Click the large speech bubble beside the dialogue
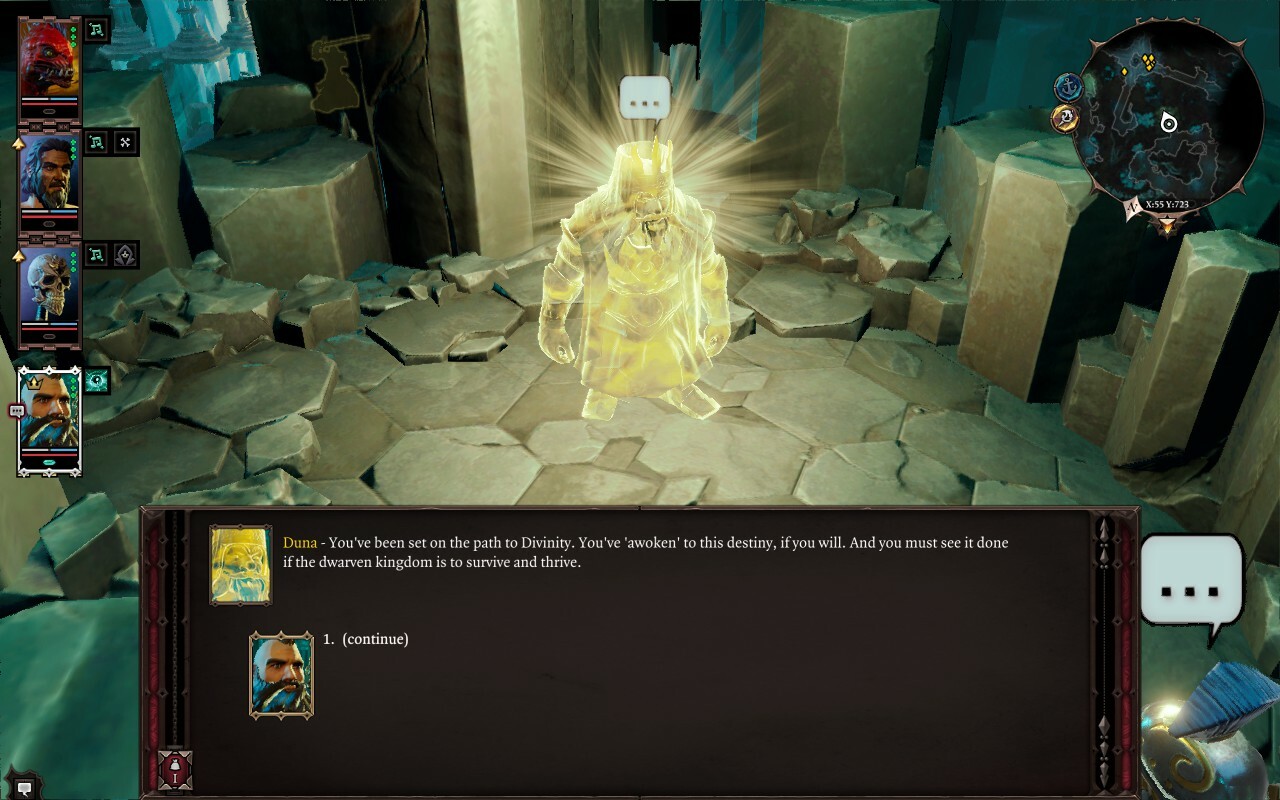This screenshot has height=800, width=1280. [1191, 588]
